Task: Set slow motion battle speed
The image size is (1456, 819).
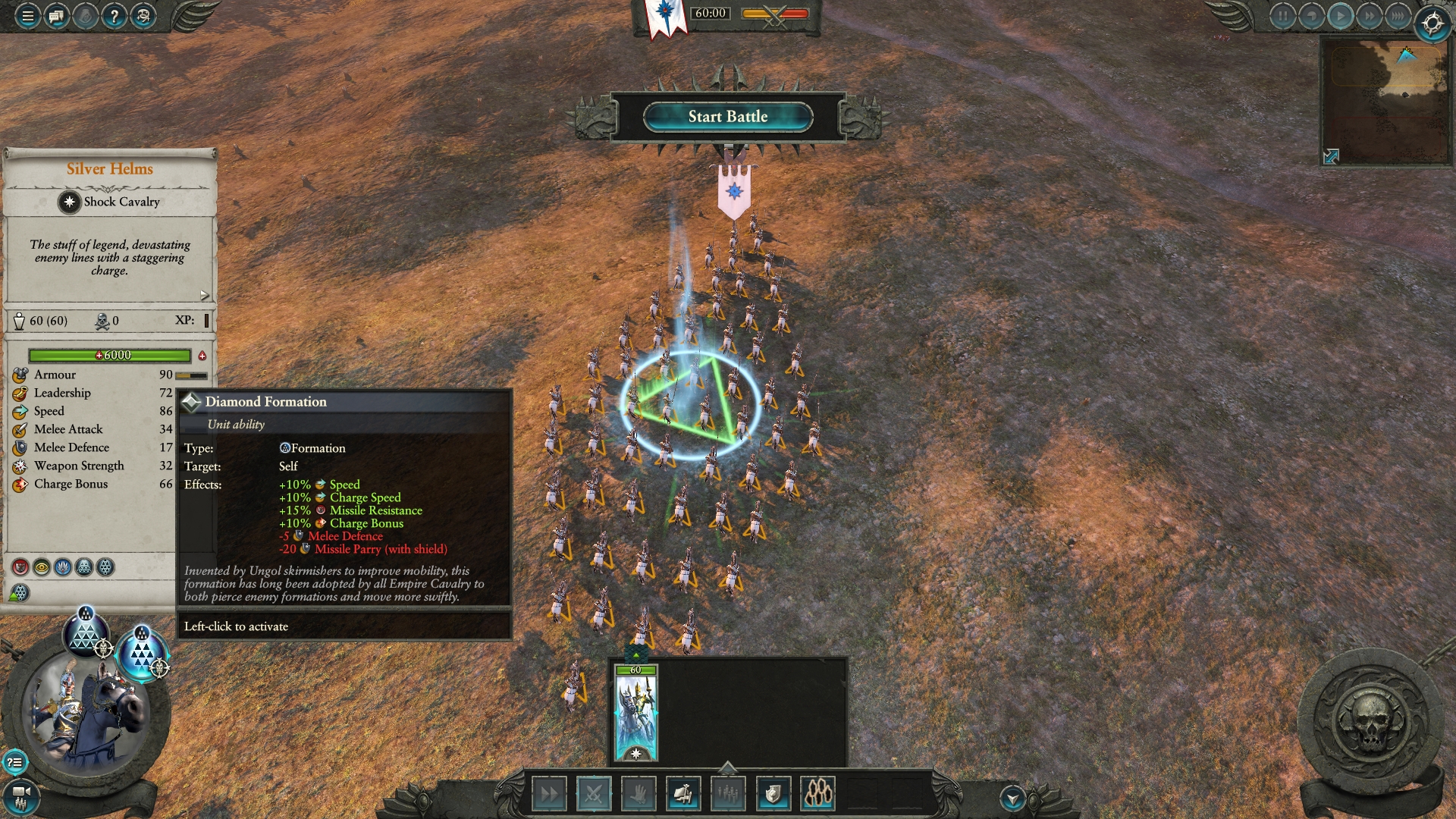Action: click(x=1311, y=16)
